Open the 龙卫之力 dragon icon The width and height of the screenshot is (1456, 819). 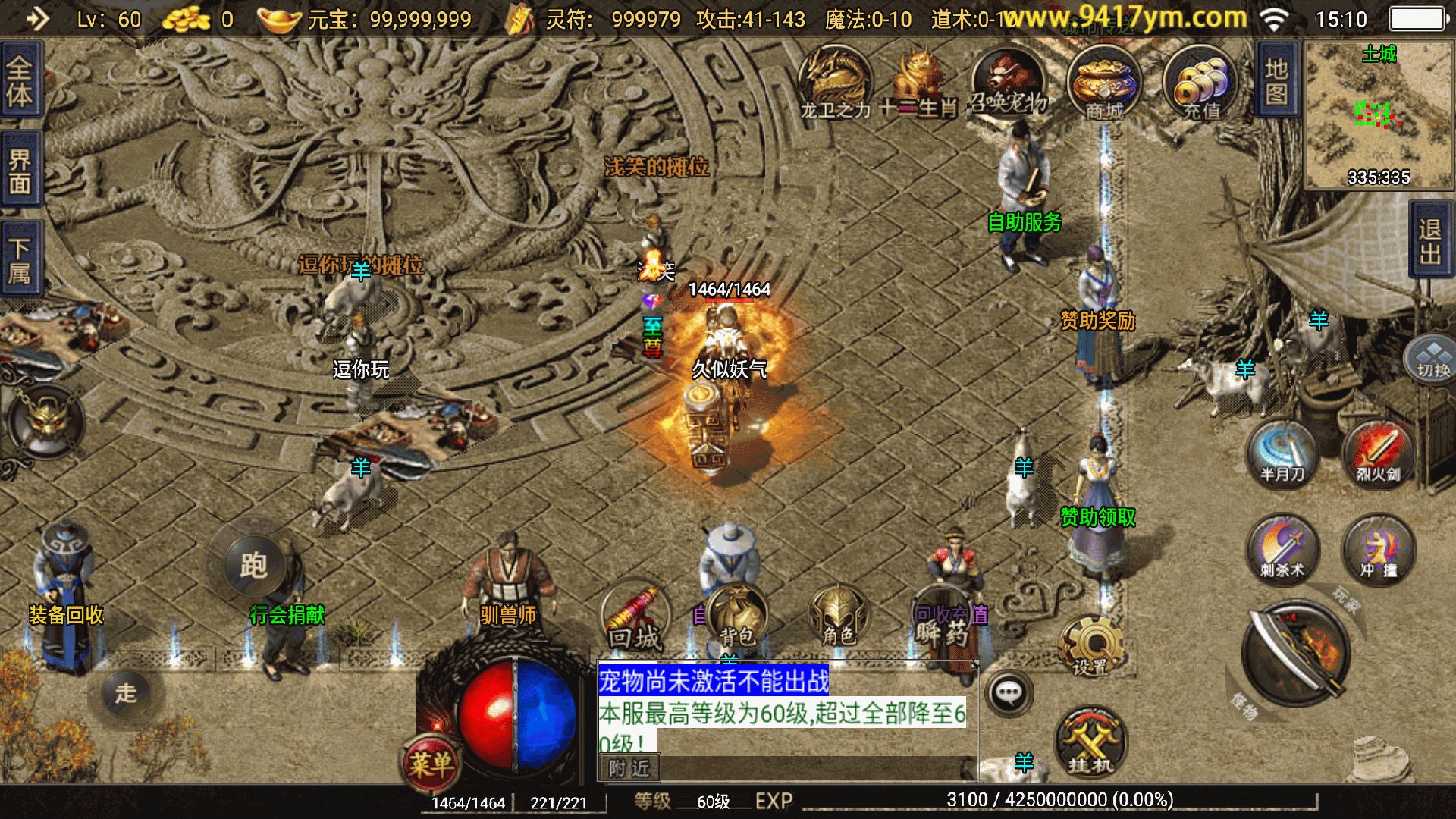click(835, 83)
